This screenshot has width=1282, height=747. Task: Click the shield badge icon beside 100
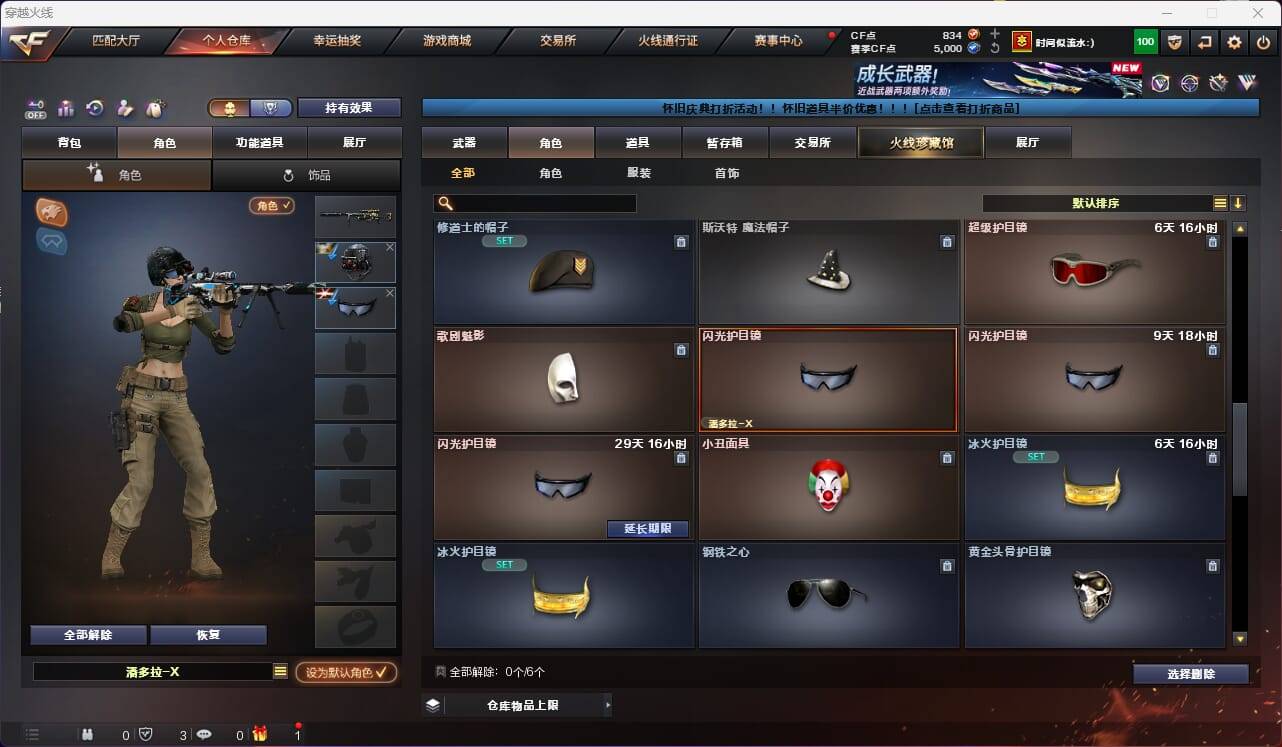(1174, 41)
